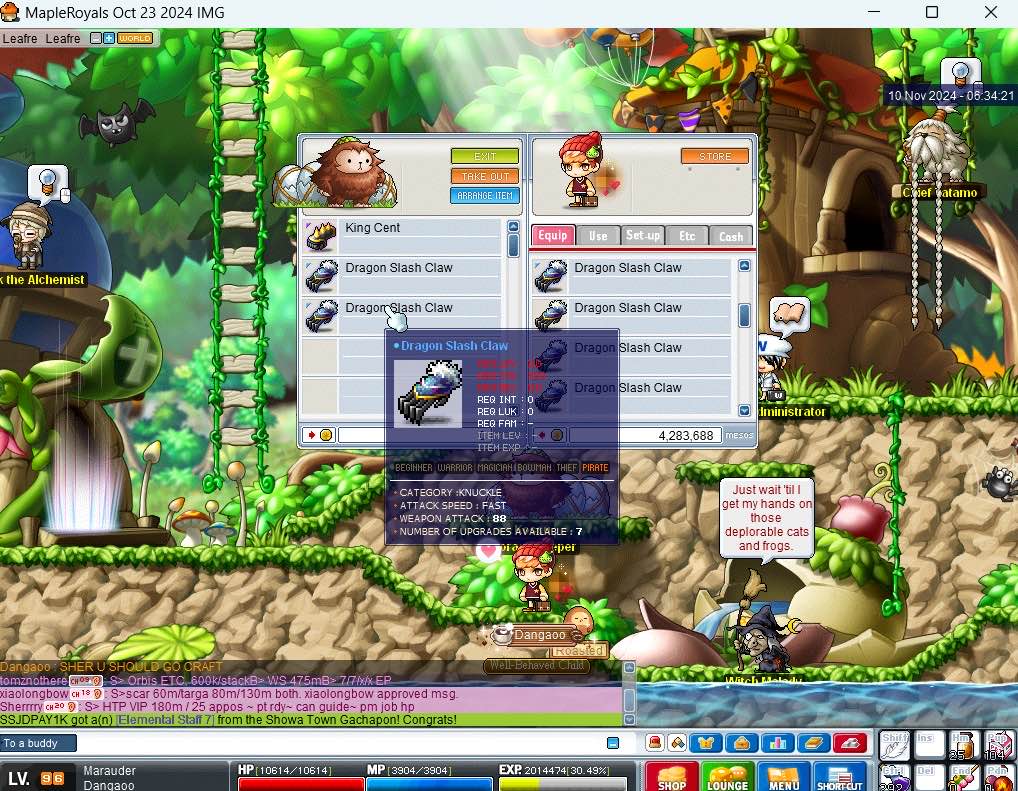Open the LOUNGE button
This screenshot has width=1018, height=791.
point(727,777)
